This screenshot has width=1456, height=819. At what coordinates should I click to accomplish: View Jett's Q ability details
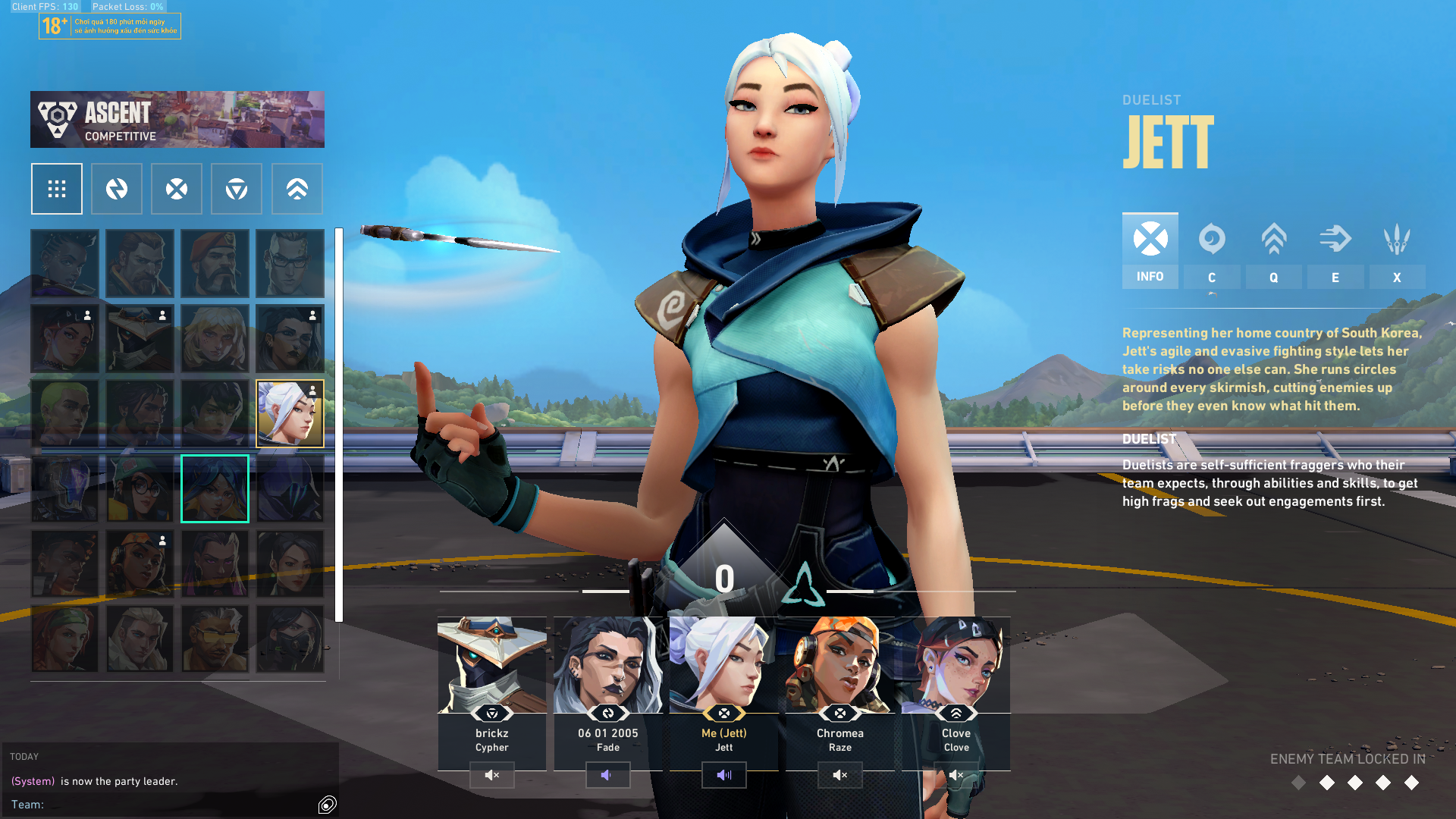(x=1273, y=250)
